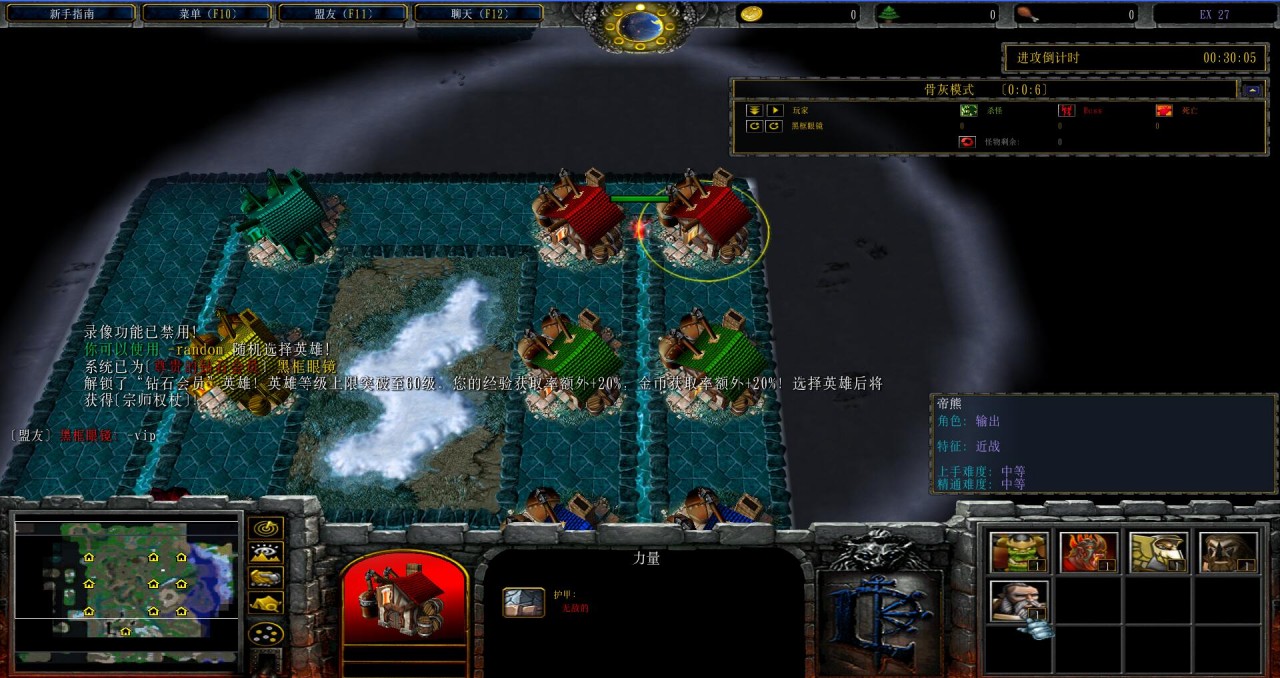Toggle the minimap creep camp display button
The width and height of the screenshot is (1280, 678).
(265, 602)
